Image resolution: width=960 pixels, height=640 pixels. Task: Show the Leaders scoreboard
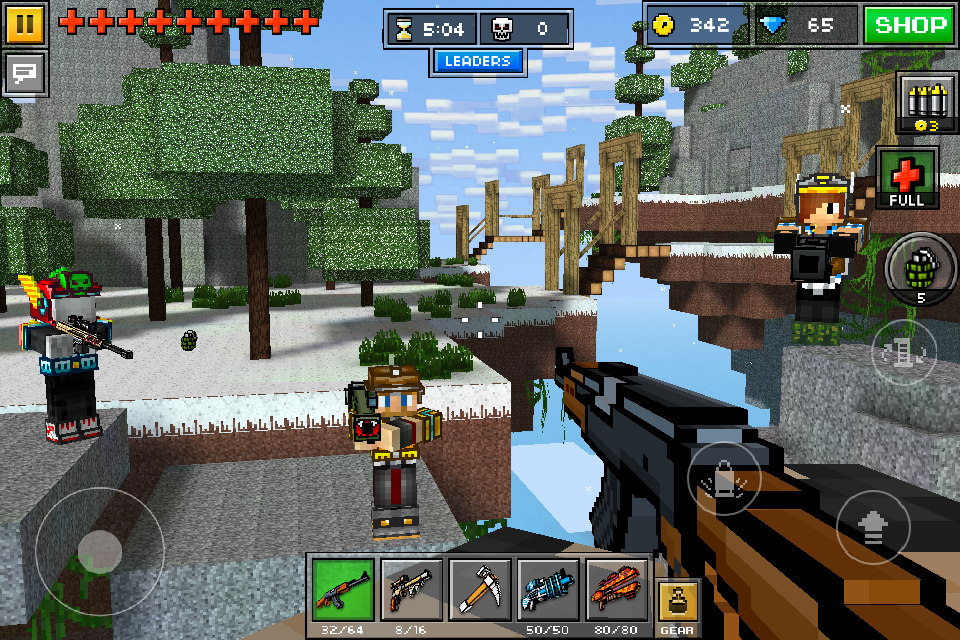[478, 61]
